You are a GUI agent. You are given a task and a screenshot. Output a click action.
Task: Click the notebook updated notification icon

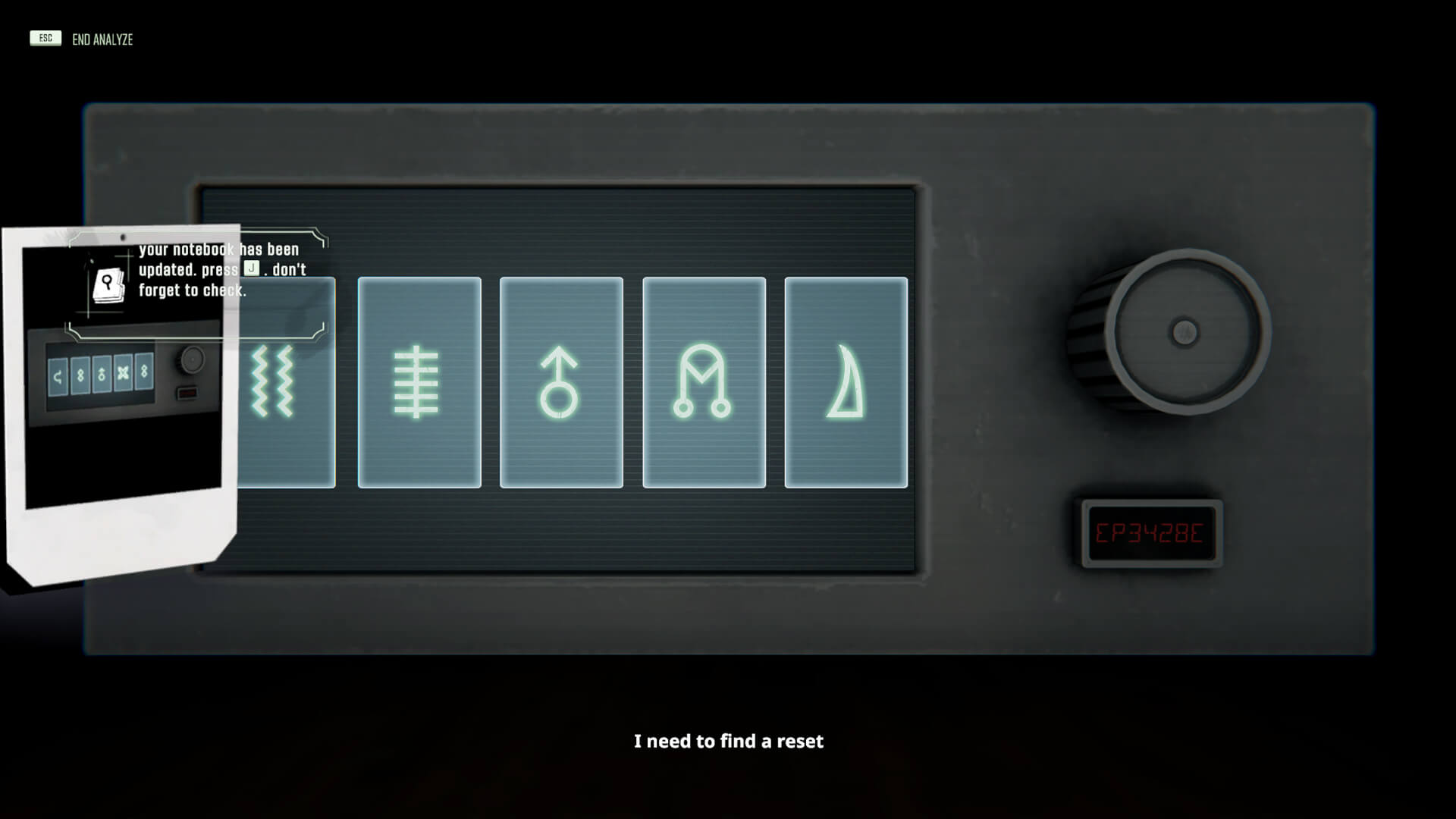(x=108, y=286)
